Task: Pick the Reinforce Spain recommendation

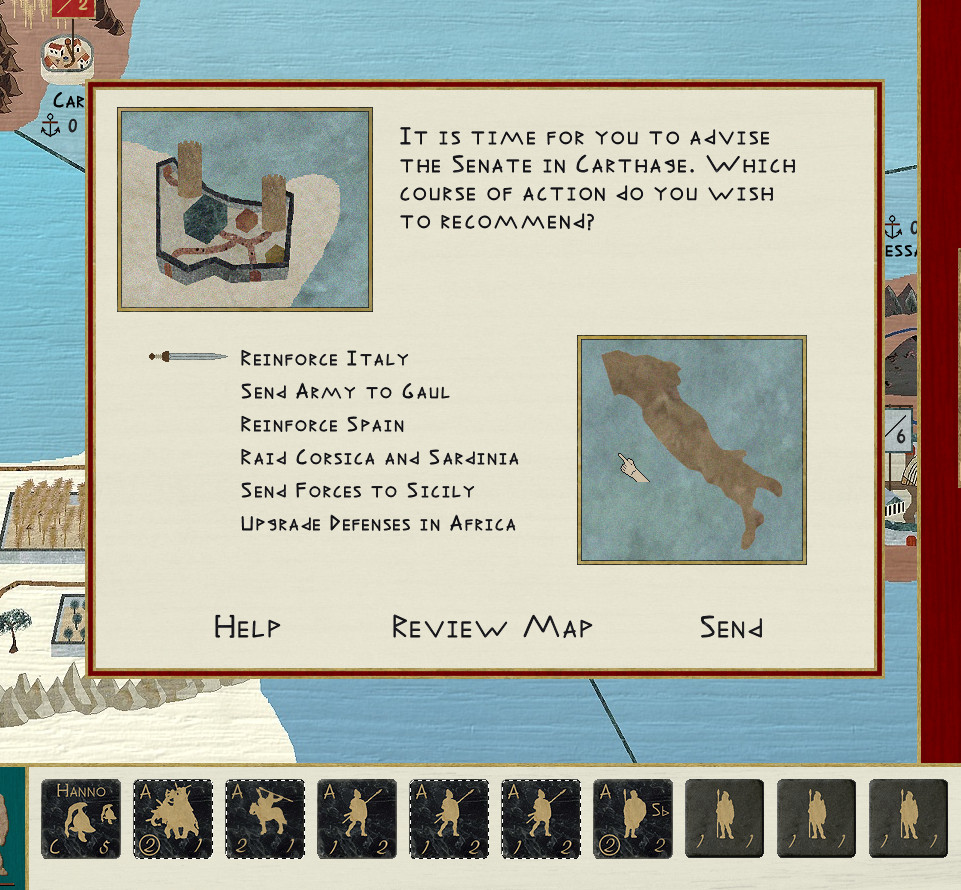Action: [322, 425]
